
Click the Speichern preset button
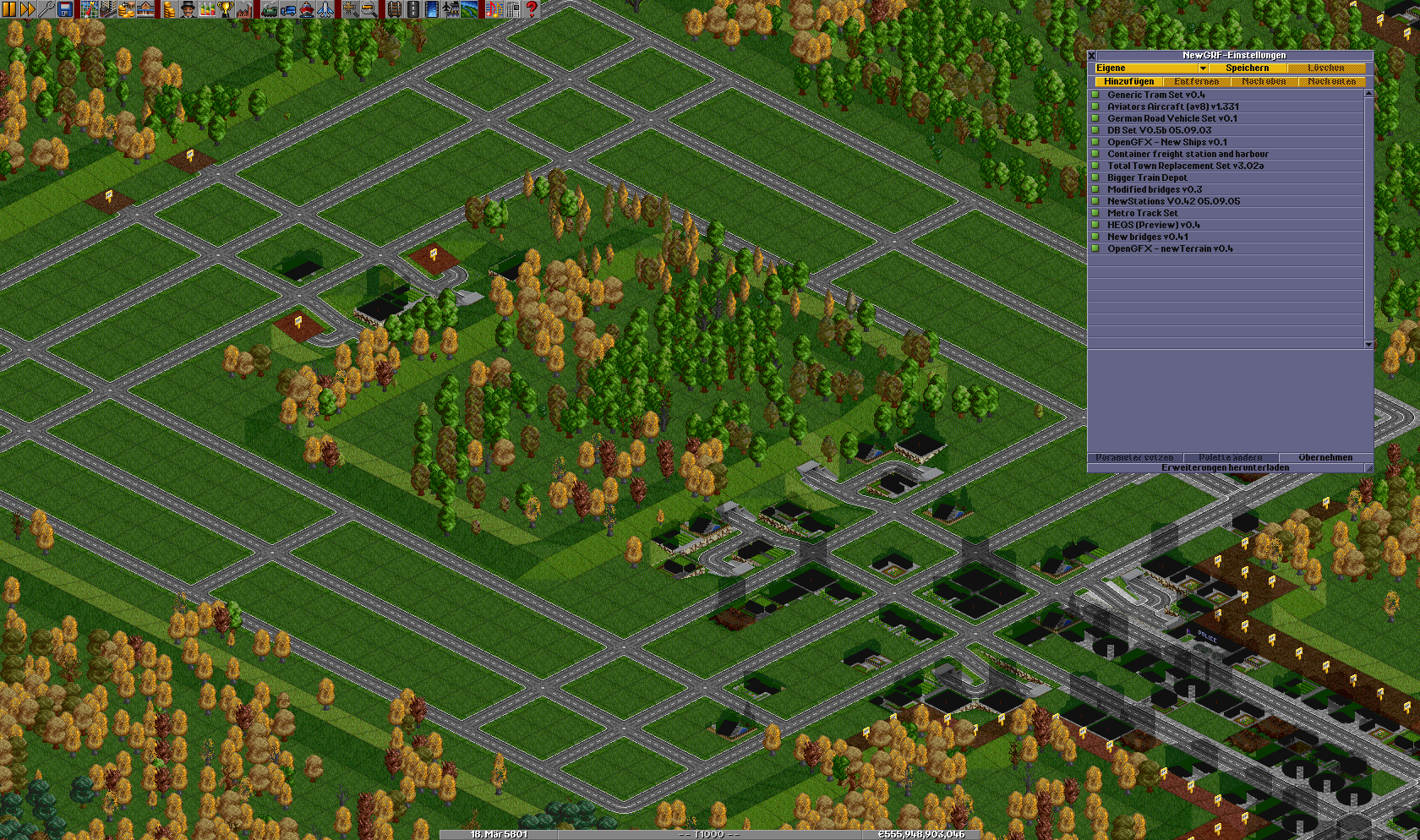[1247, 68]
